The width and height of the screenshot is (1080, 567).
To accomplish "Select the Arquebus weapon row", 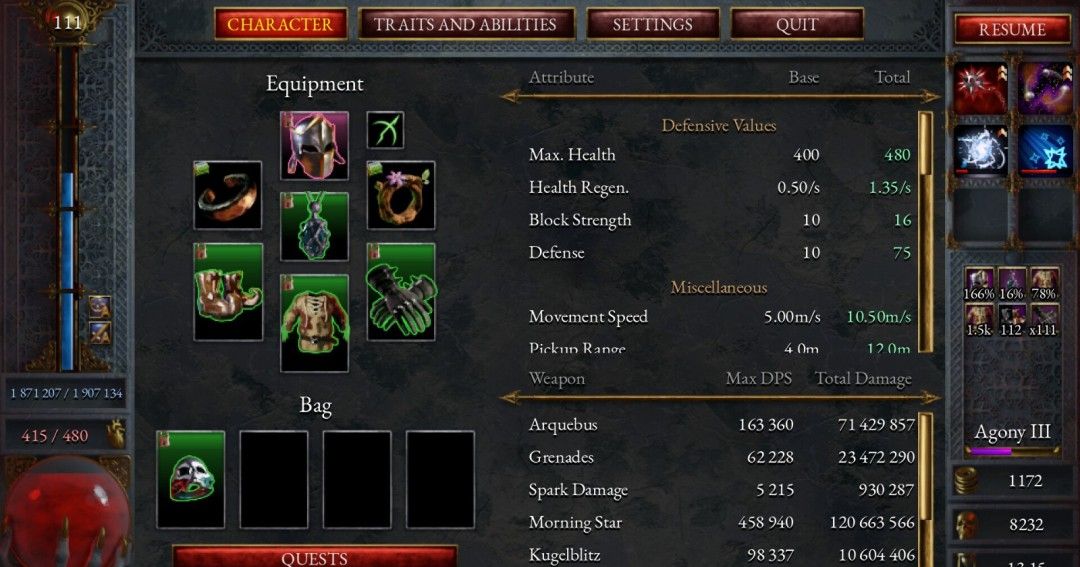I will point(720,425).
